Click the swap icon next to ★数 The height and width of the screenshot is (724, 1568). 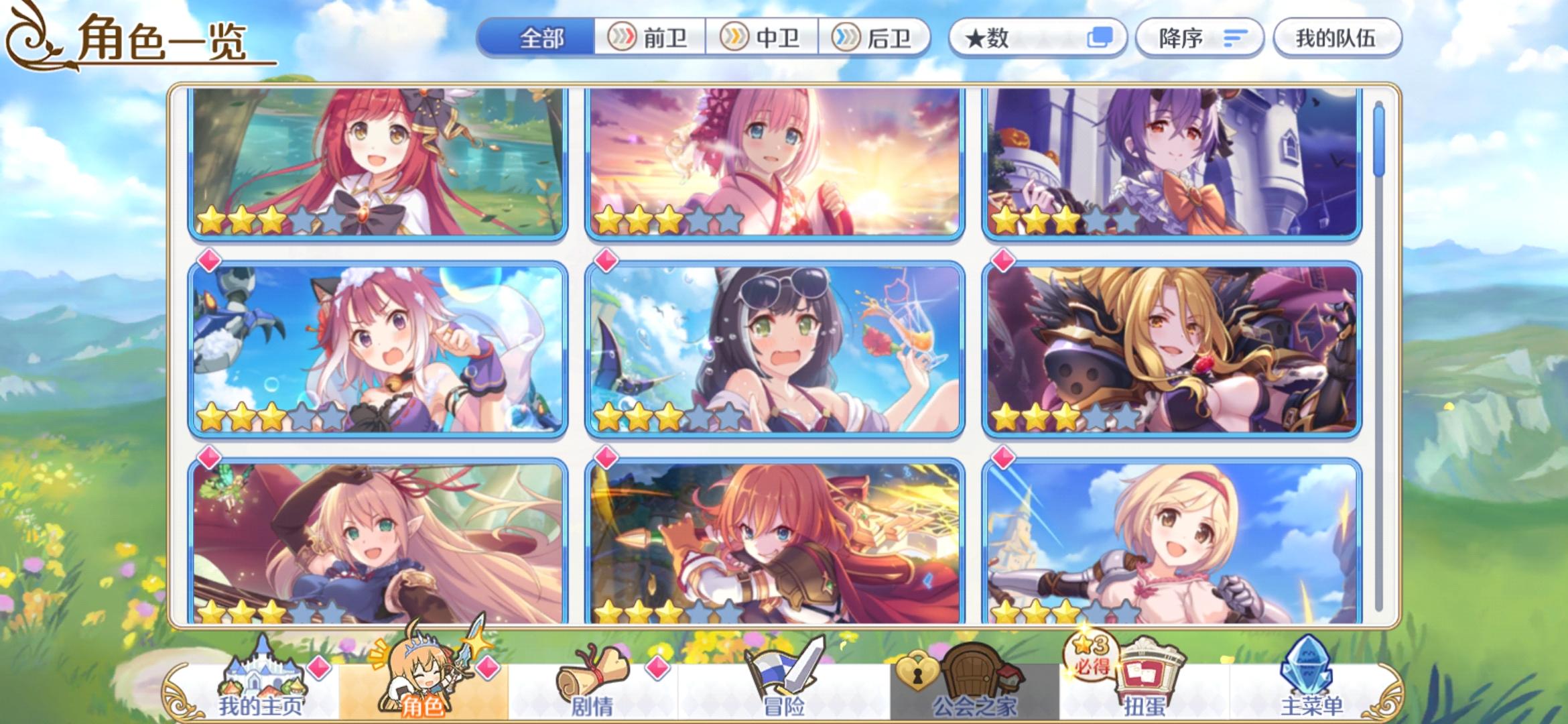coord(1102,38)
